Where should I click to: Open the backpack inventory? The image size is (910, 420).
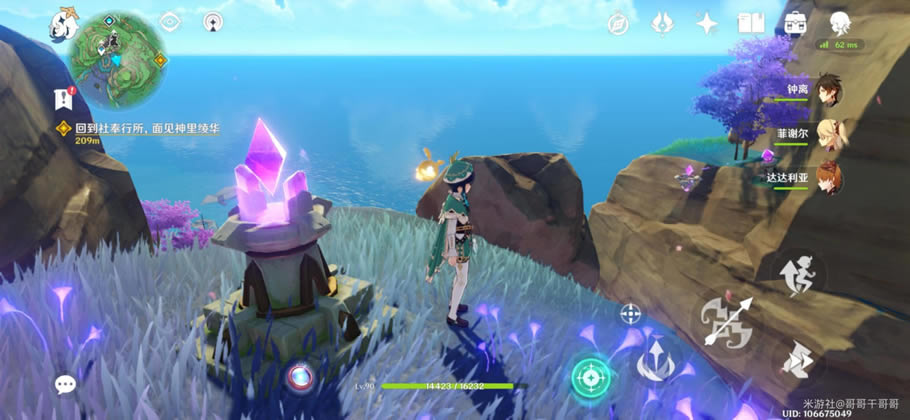point(795,23)
